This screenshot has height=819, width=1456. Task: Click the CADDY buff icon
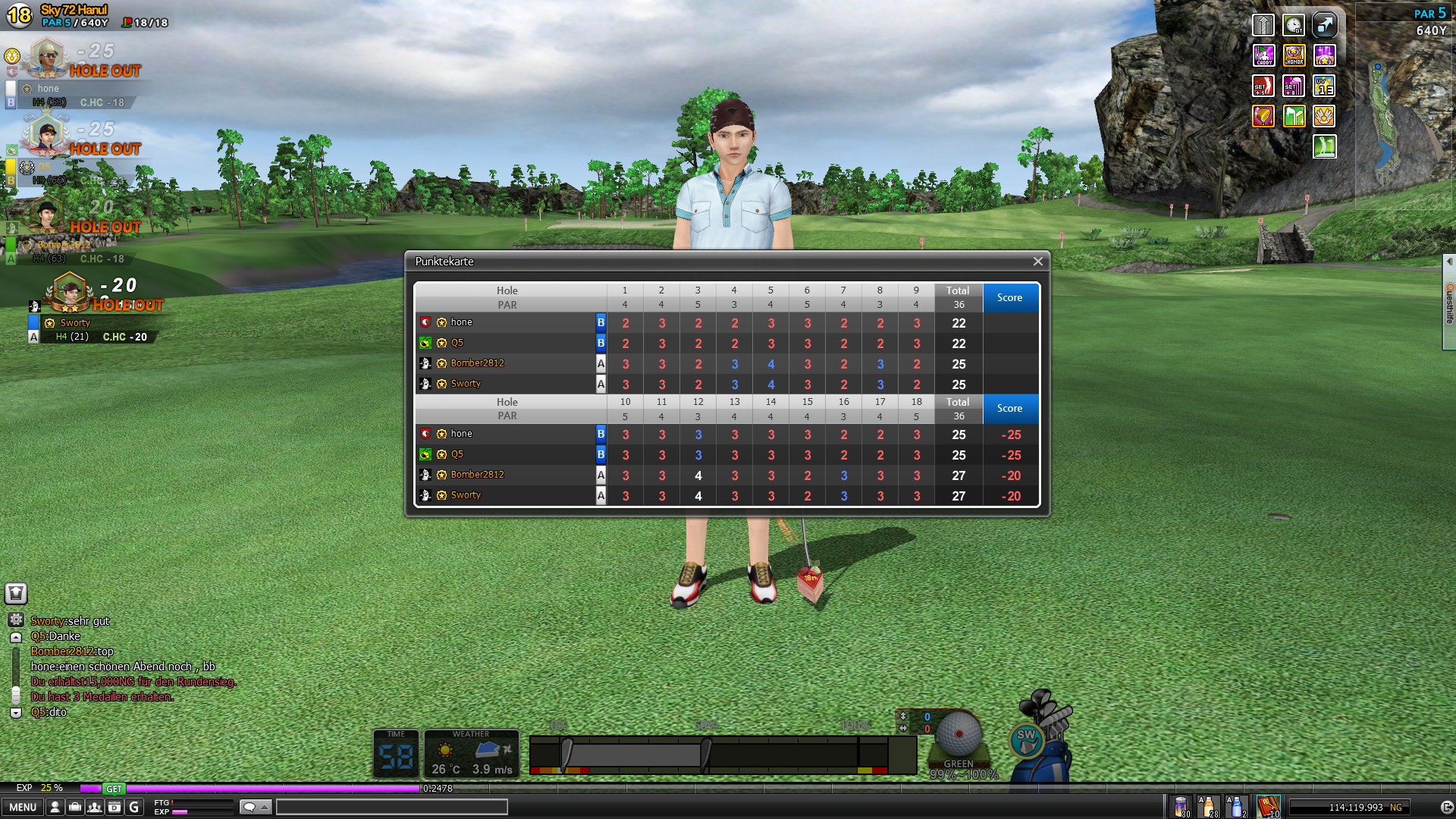point(1263,55)
